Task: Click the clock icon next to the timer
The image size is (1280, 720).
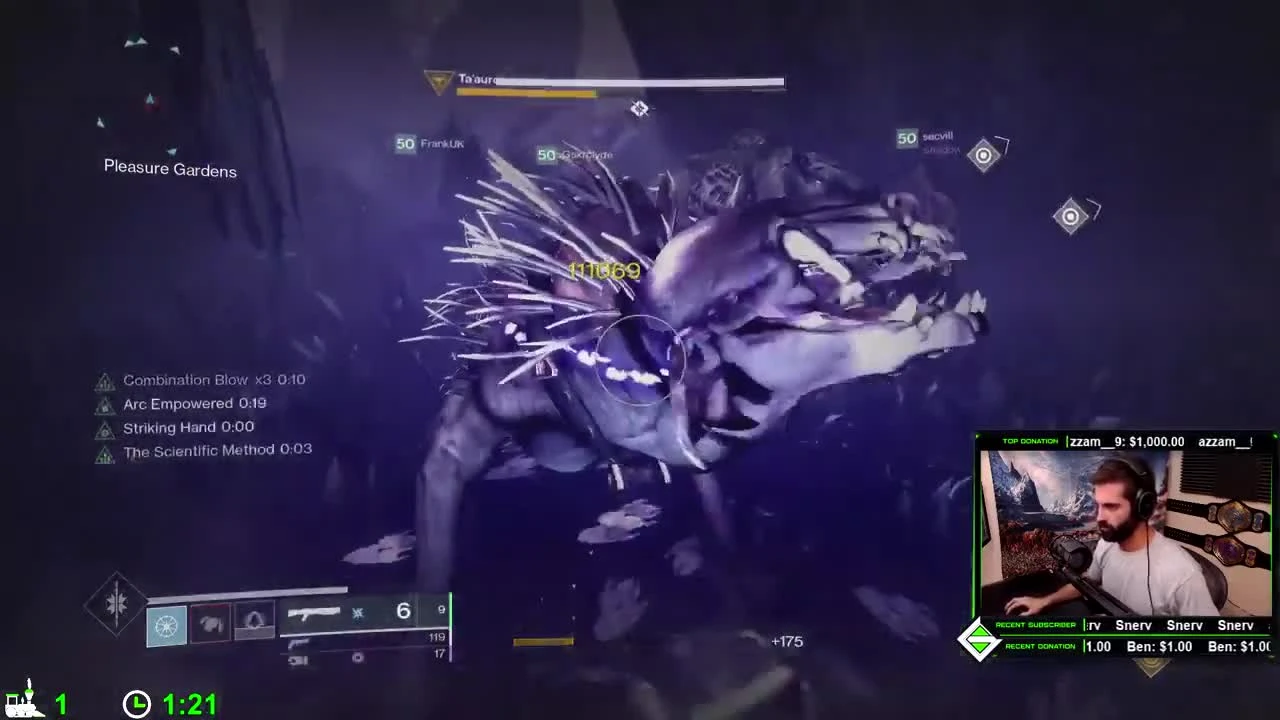Action: [x=137, y=703]
